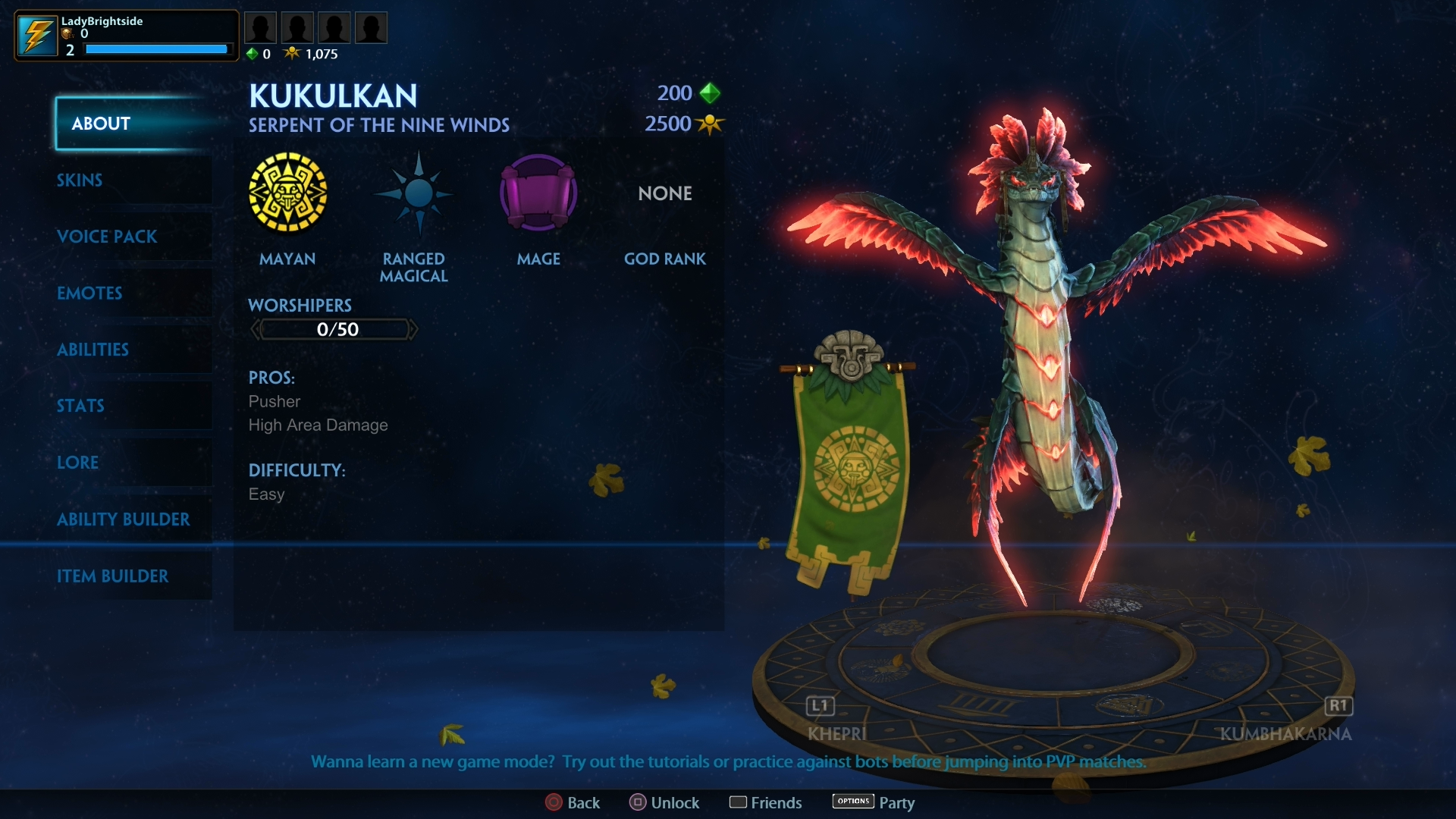Viewport: 1456px width, 819px height.
Task: Click the Mage class scroll icon
Action: (x=538, y=193)
